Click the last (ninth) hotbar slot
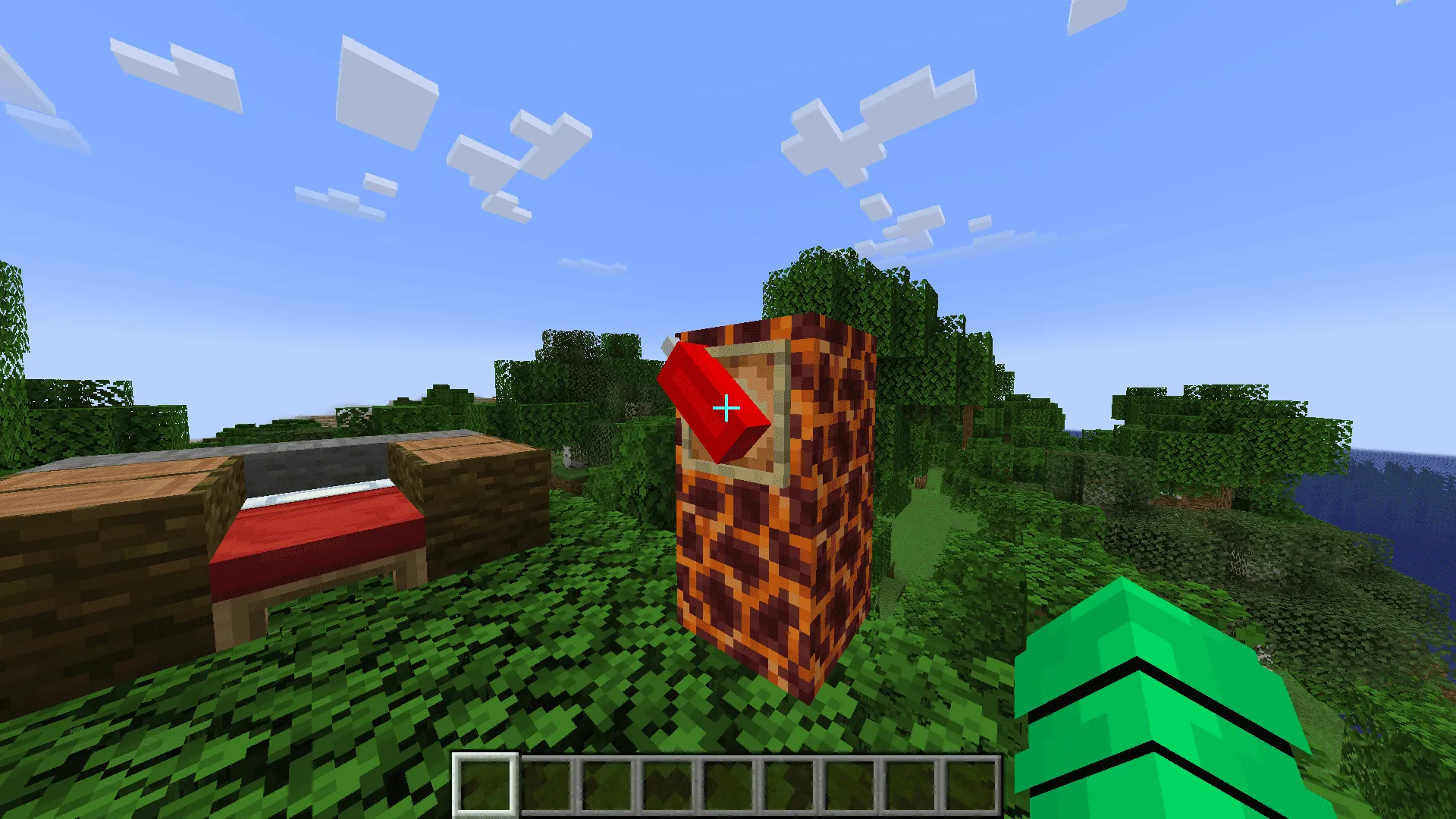1456x819 pixels. (971, 785)
